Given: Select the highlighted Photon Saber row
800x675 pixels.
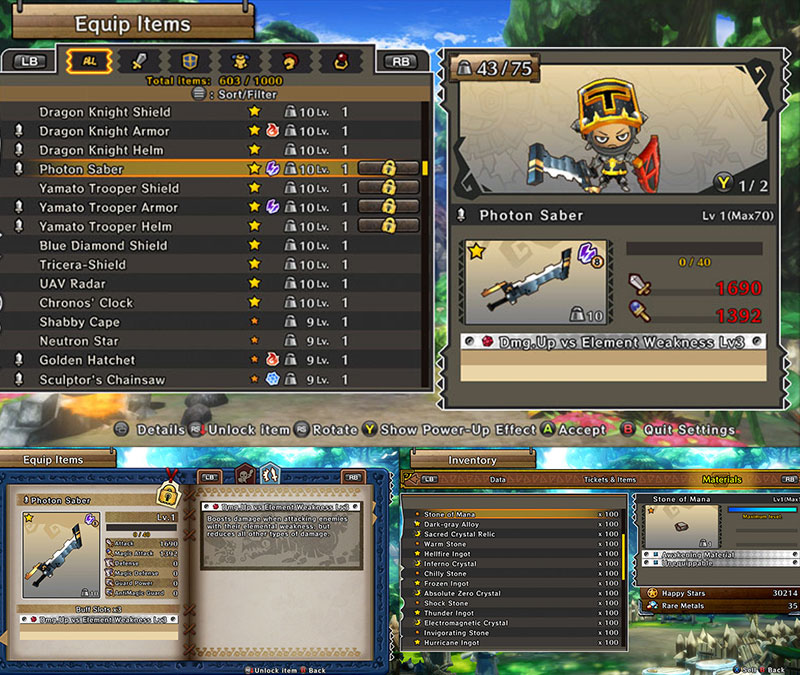Looking at the screenshot, I should 82,169.
